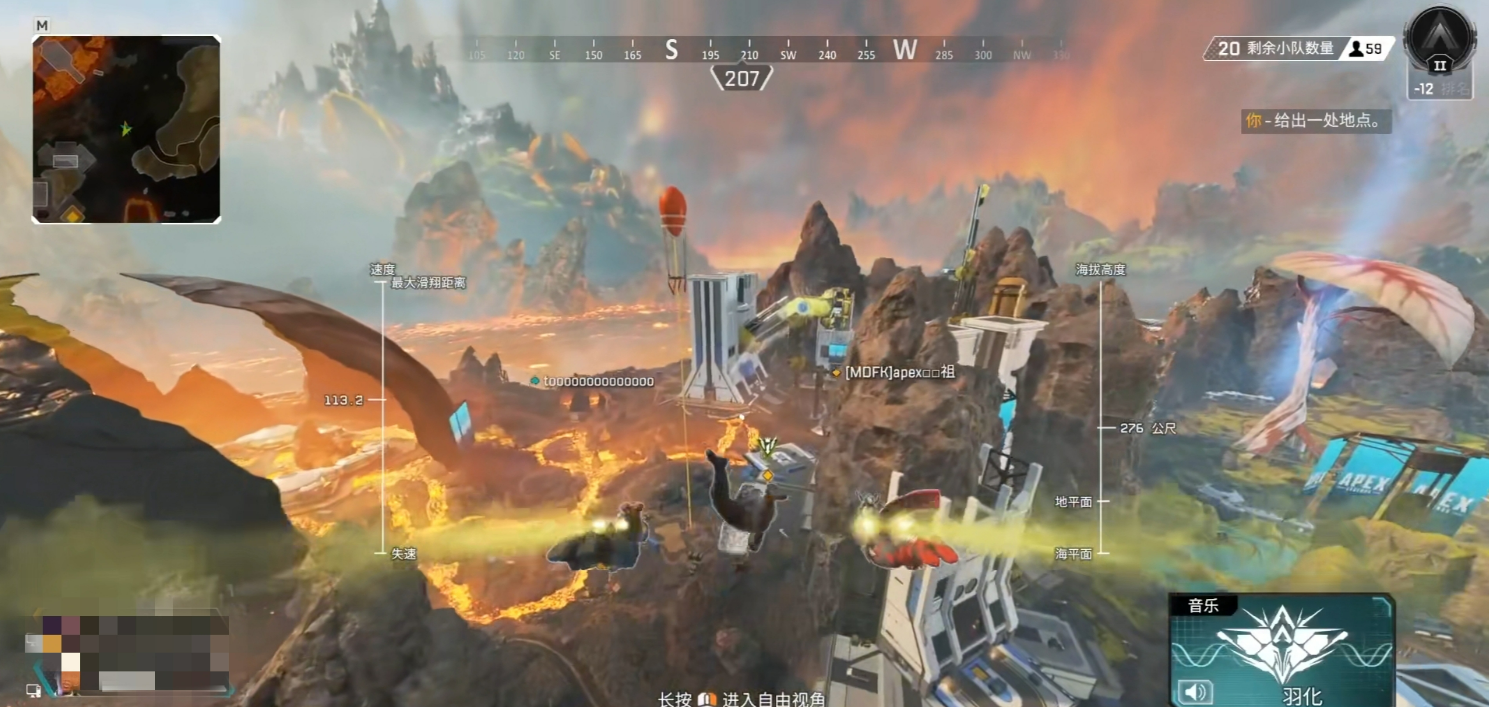Select teammate tag [MDFK]apex
Screen dimensions: 1489x707
[x=900, y=372]
